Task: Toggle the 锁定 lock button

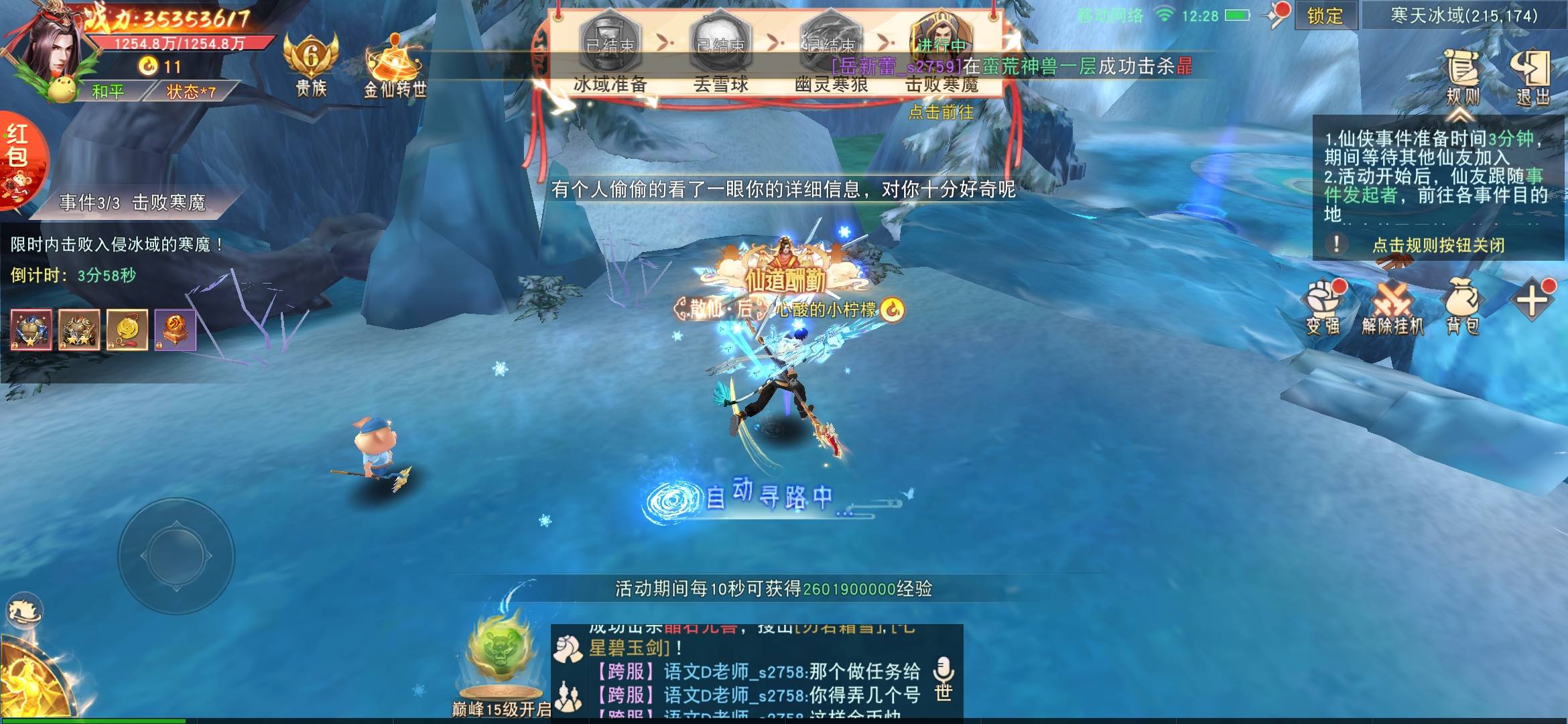Action: coord(1325,15)
